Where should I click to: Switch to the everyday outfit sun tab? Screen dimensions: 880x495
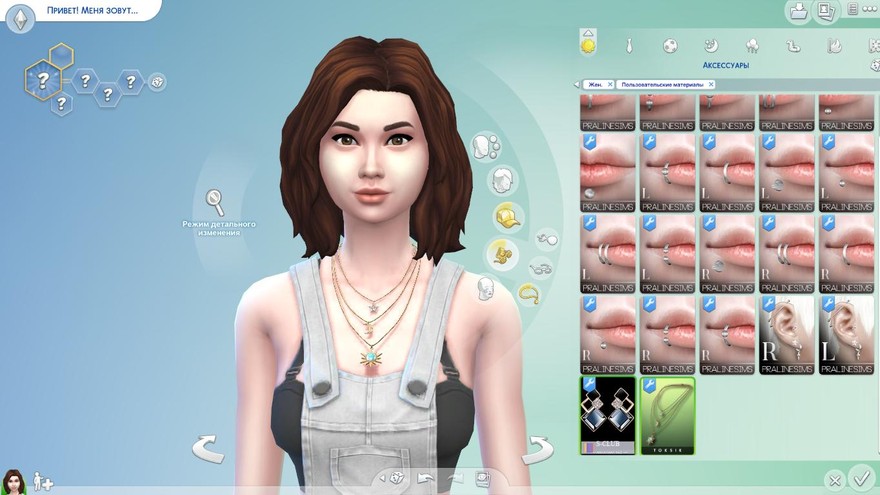coord(588,44)
